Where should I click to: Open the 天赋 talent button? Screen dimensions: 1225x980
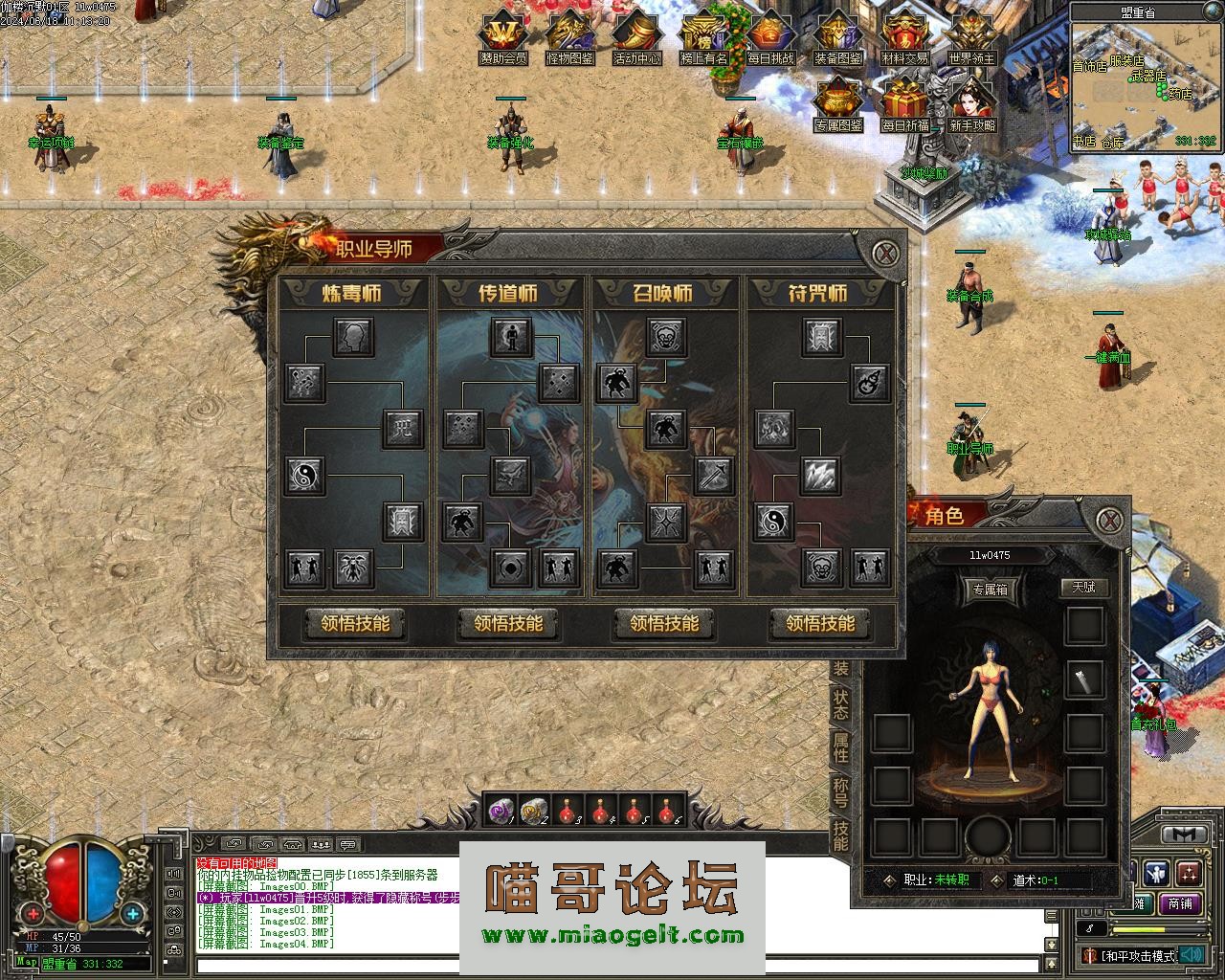click(1083, 588)
